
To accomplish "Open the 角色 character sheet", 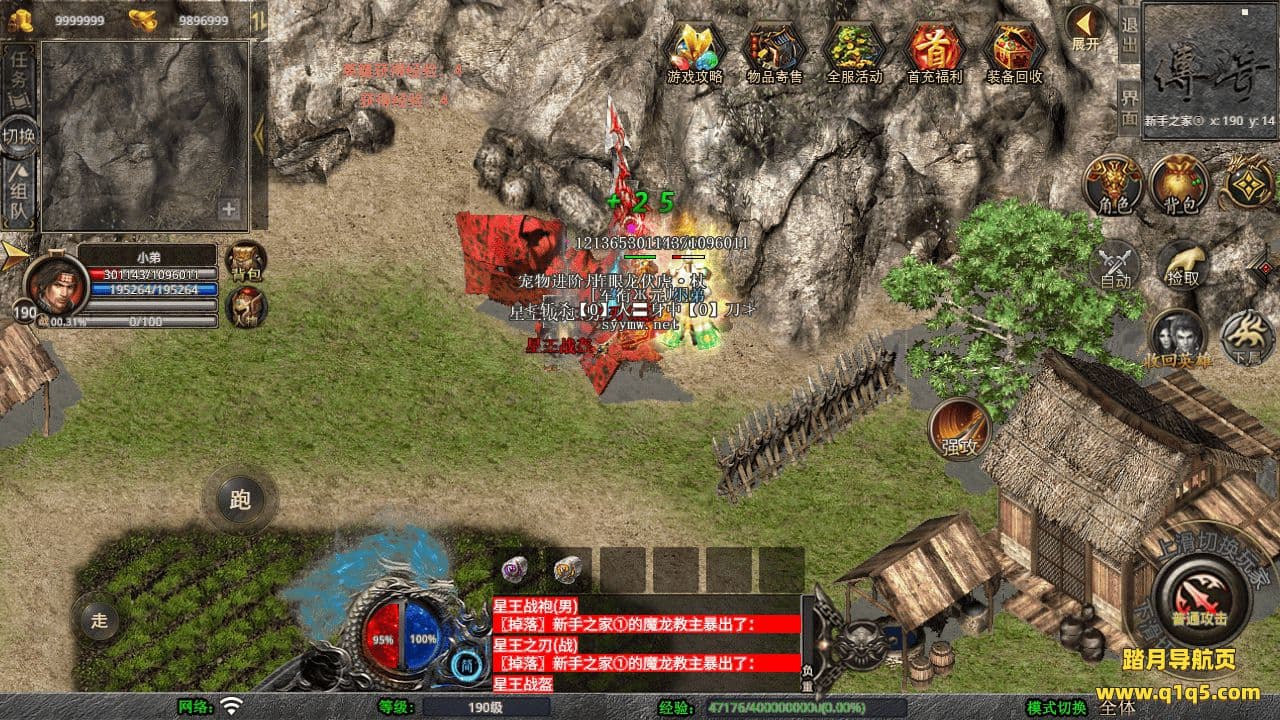I will 1113,185.
